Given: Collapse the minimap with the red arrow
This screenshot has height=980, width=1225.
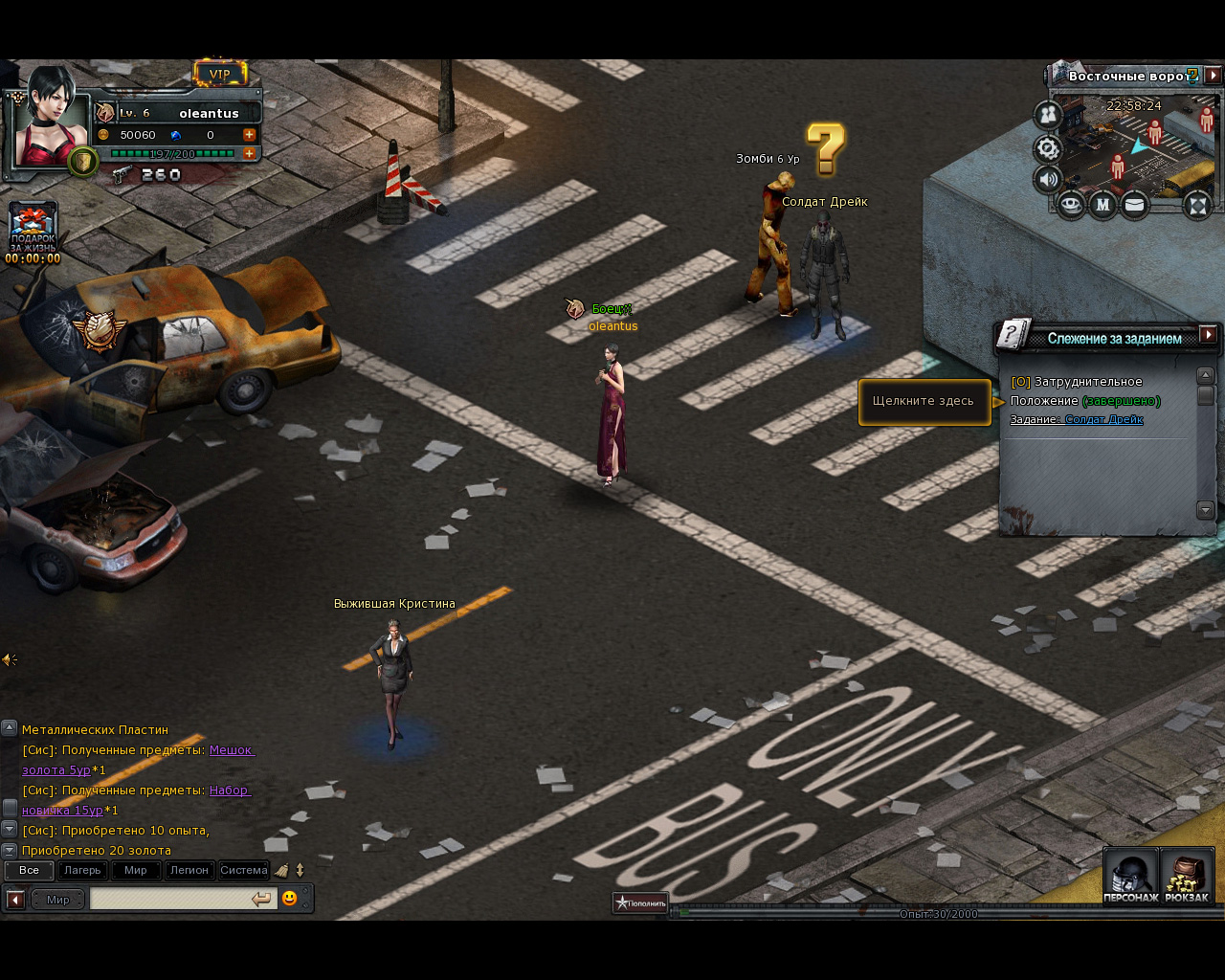Looking at the screenshot, I should [1213, 75].
